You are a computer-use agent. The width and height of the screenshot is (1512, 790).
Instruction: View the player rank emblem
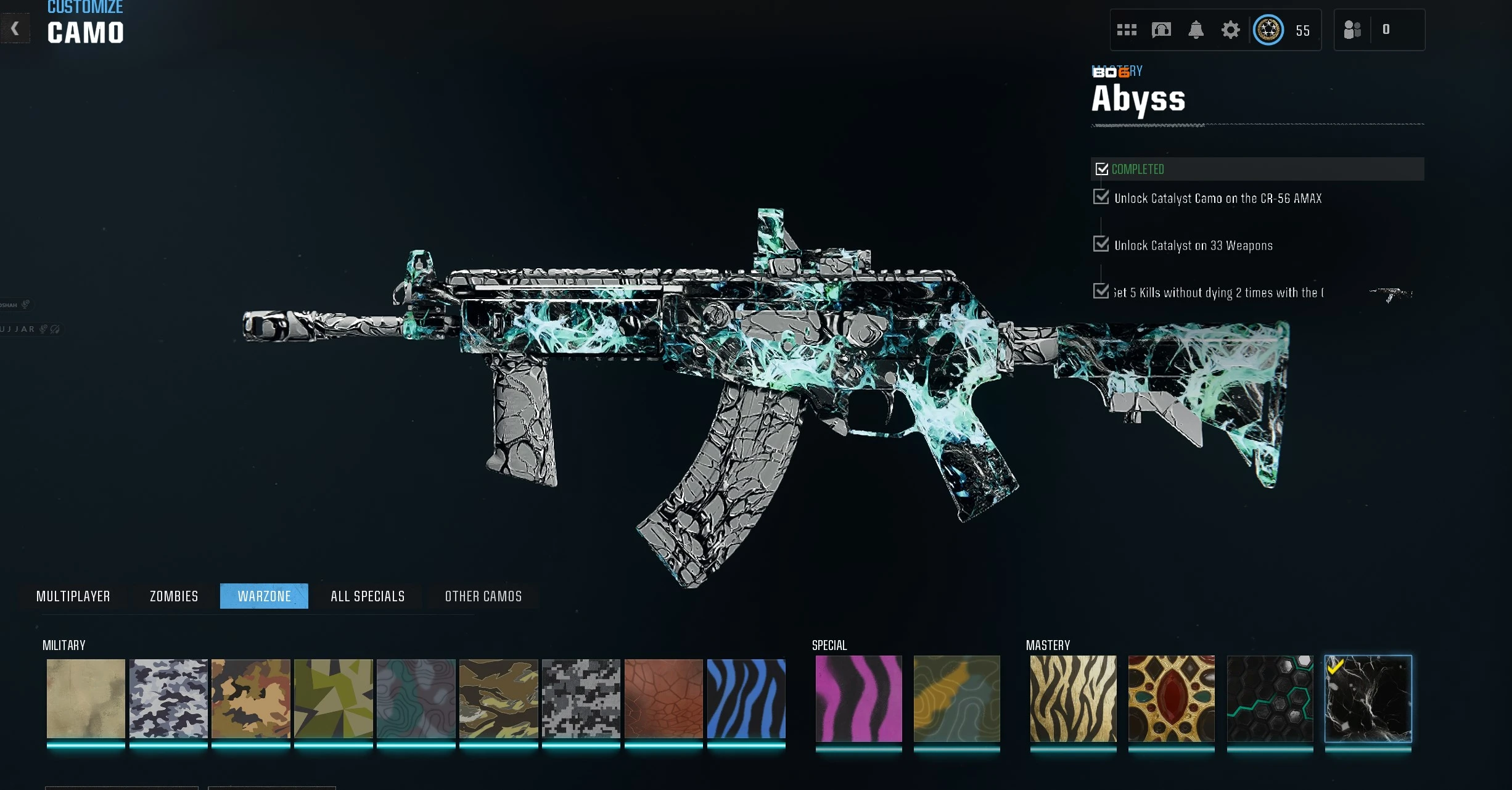click(1268, 30)
